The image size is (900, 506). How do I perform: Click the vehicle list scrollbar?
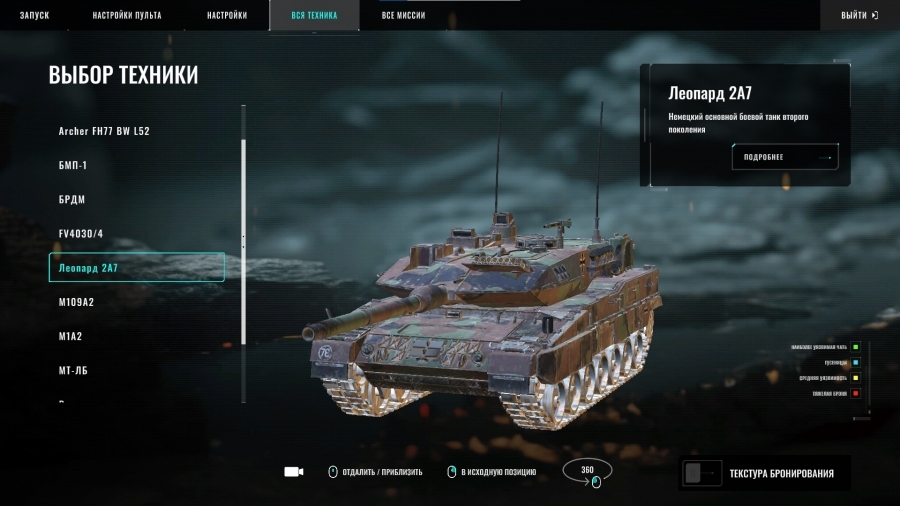(x=244, y=240)
